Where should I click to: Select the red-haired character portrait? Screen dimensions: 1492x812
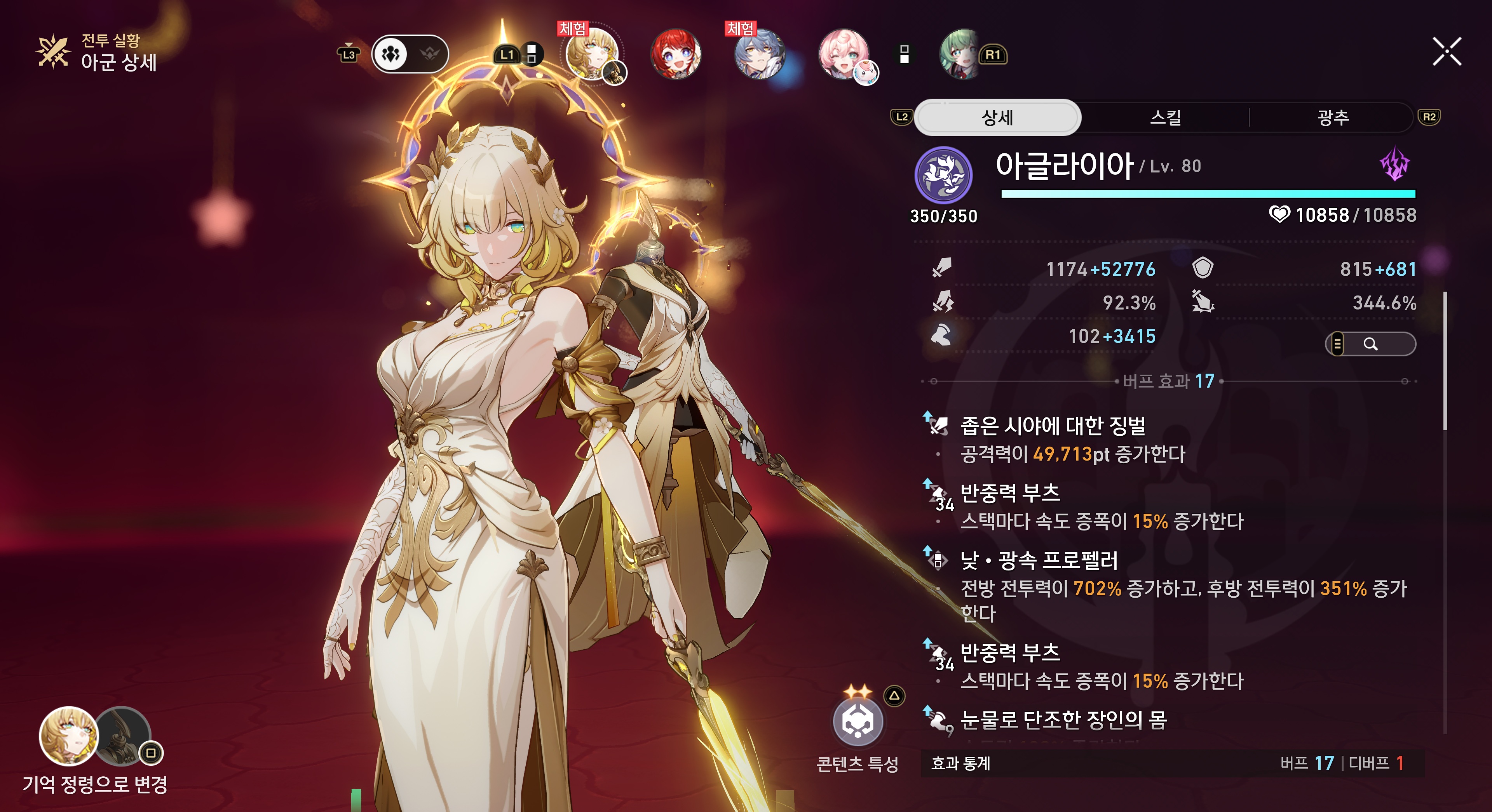tap(675, 54)
